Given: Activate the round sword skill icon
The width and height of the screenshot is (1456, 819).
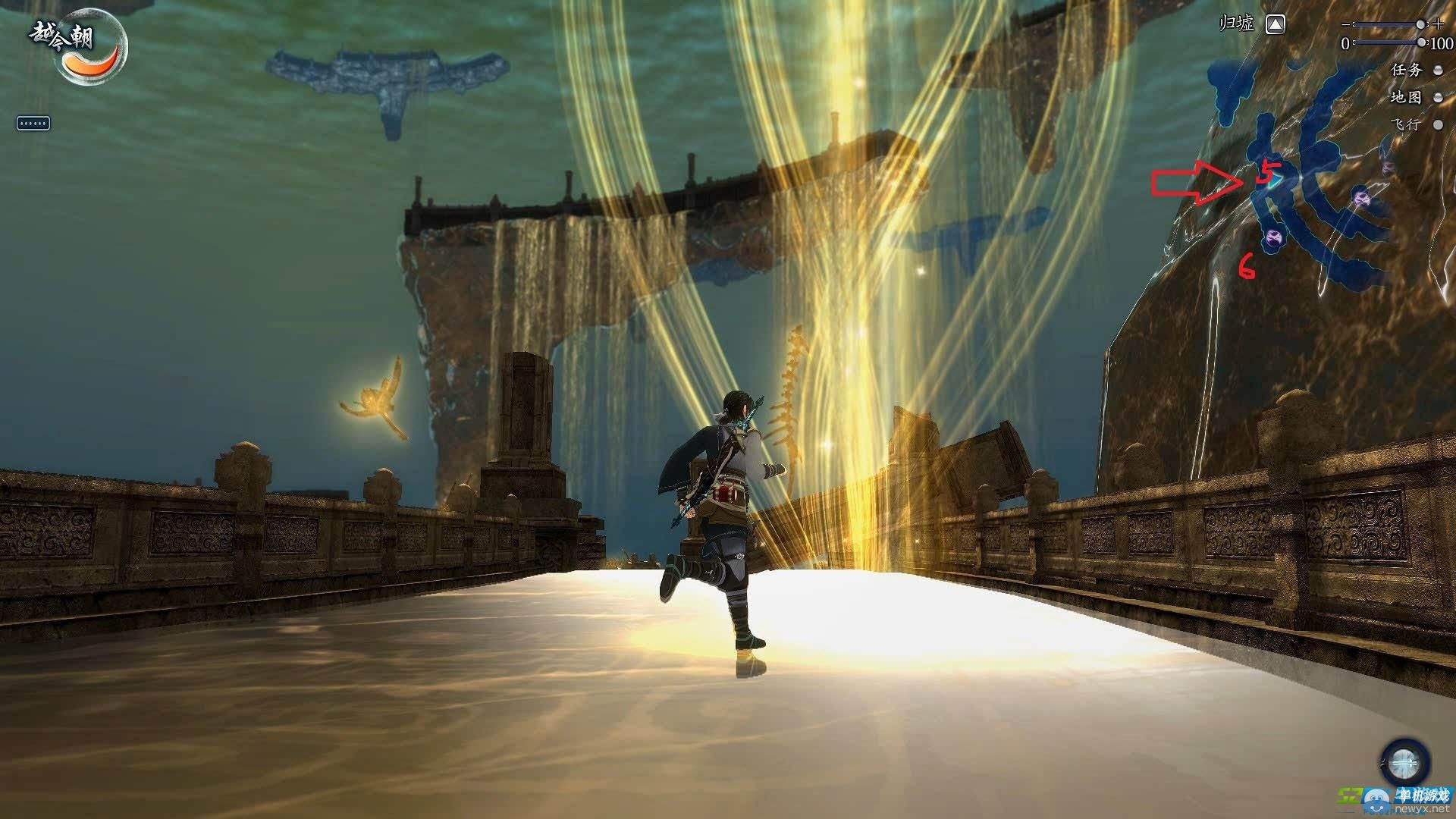Looking at the screenshot, I should (x=1404, y=763).
